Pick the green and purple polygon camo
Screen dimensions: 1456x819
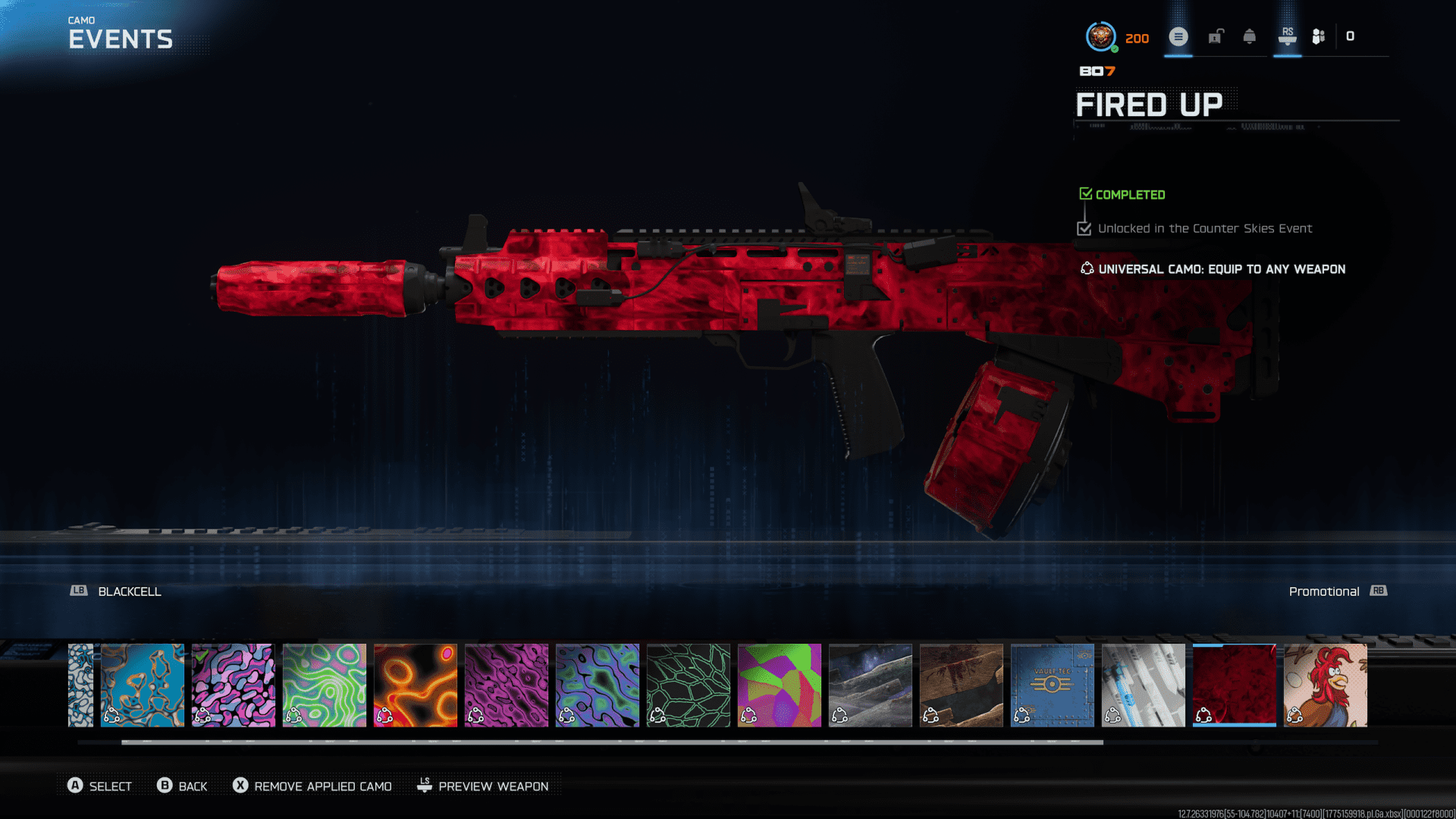[x=780, y=685]
